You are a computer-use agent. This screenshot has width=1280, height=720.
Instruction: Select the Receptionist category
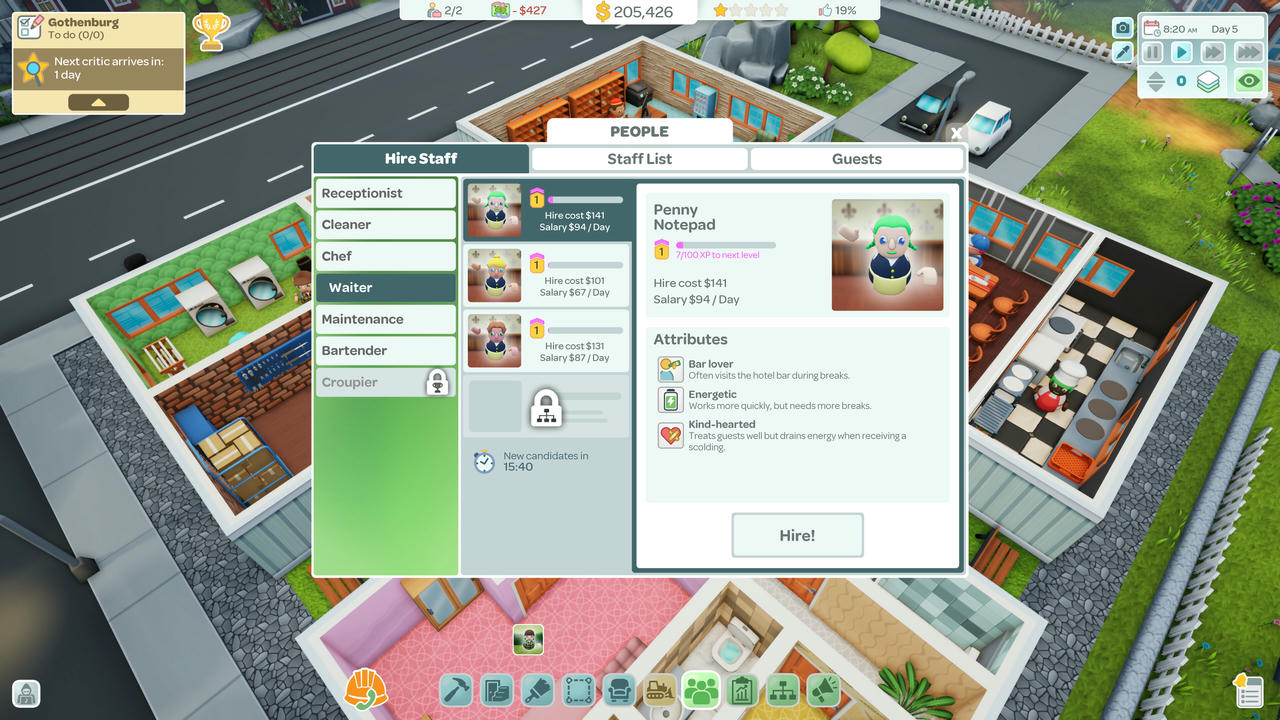386,193
